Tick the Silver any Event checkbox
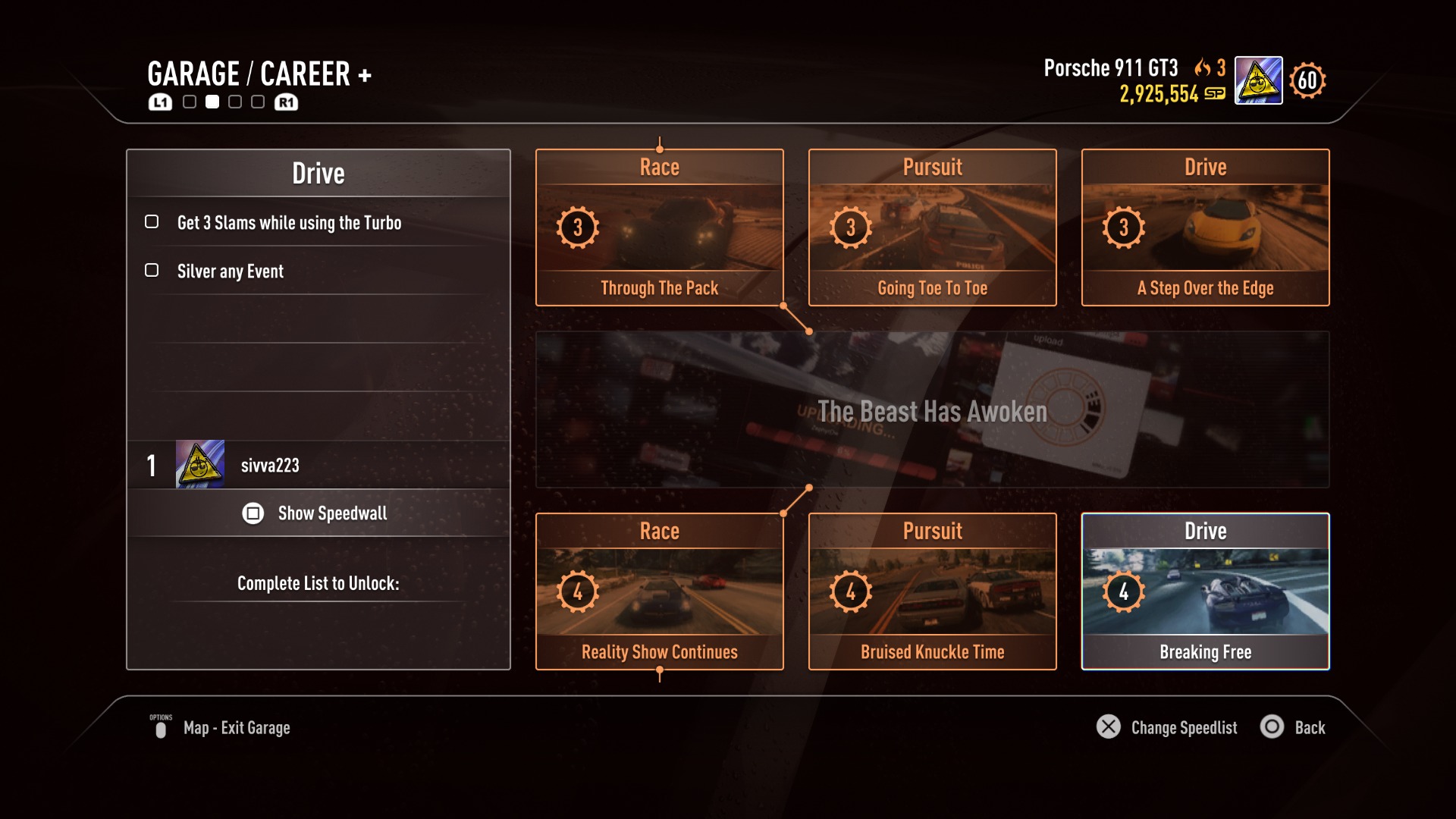Viewport: 1456px width, 819px height. pos(152,271)
